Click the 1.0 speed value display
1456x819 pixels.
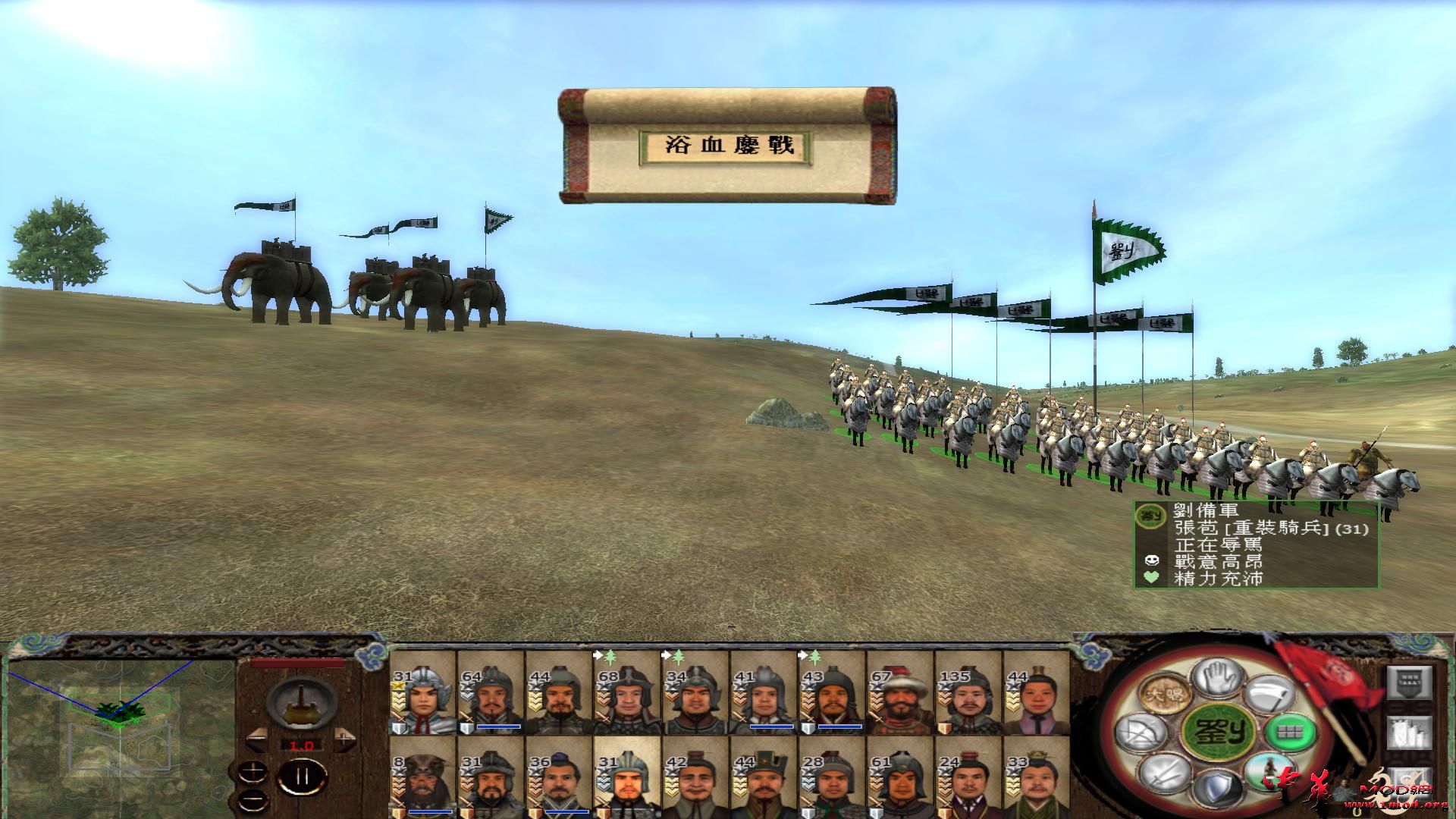pos(301,745)
